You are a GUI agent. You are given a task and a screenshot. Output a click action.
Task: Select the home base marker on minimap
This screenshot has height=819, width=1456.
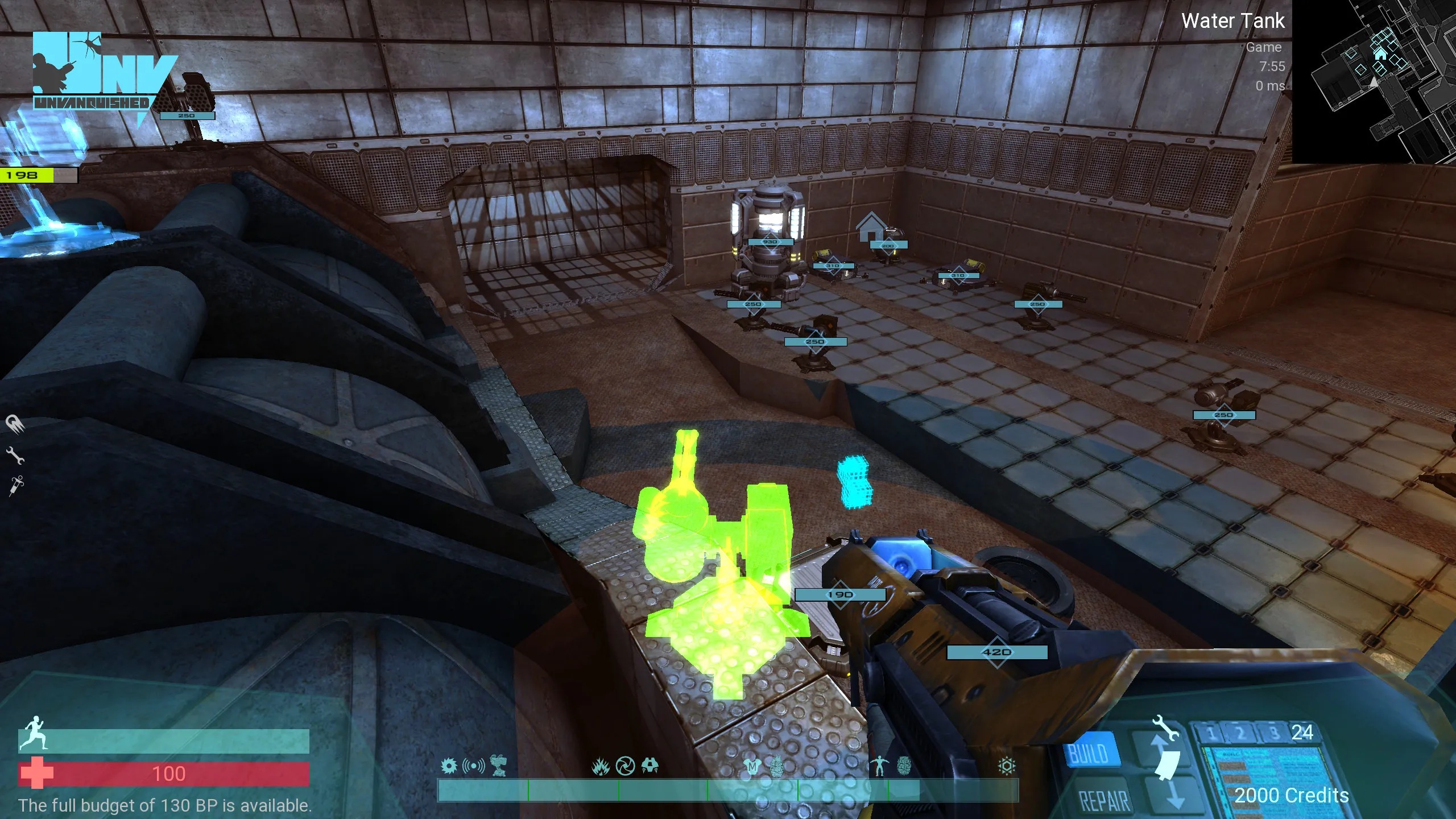pyautogui.click(x=1380, y=53)
